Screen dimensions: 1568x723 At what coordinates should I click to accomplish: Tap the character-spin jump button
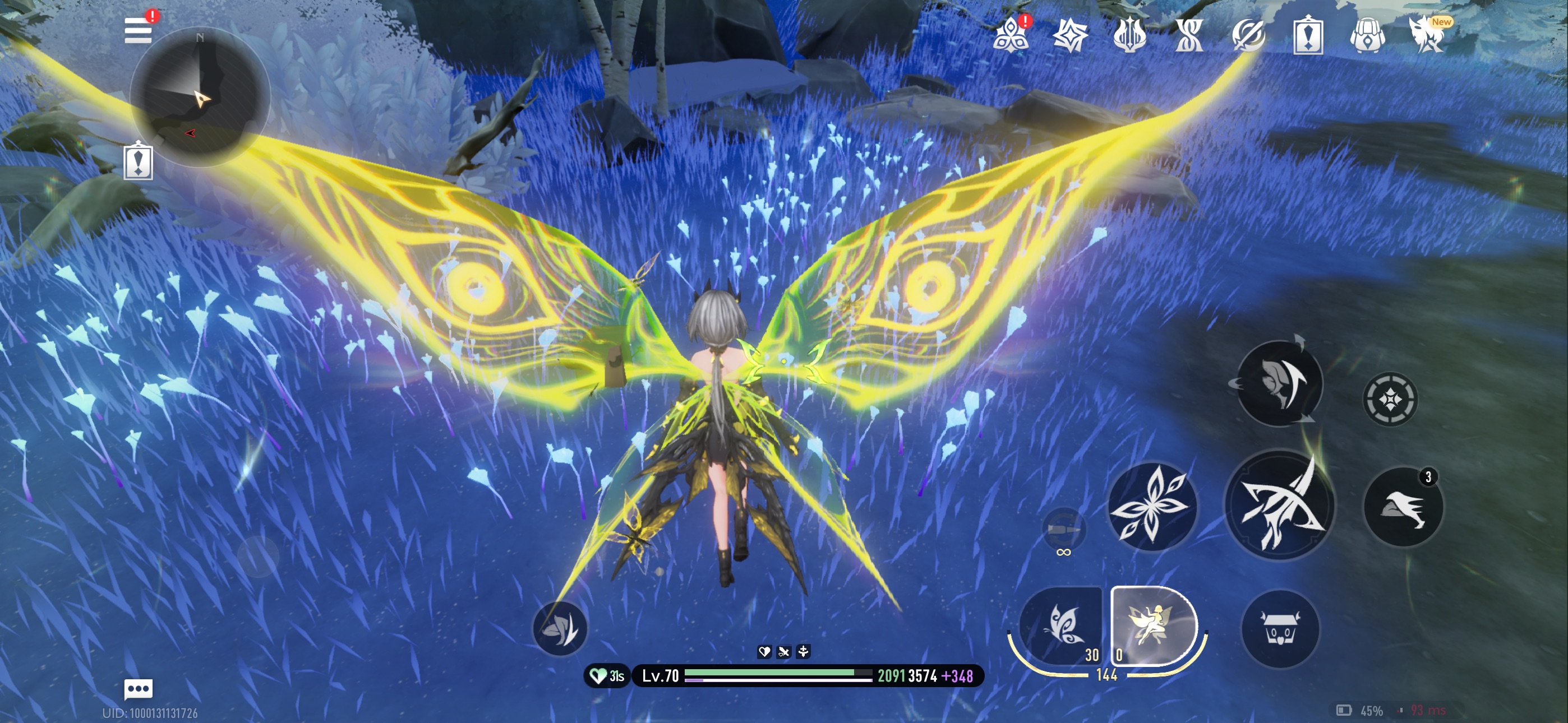[x=1279, y=383]
